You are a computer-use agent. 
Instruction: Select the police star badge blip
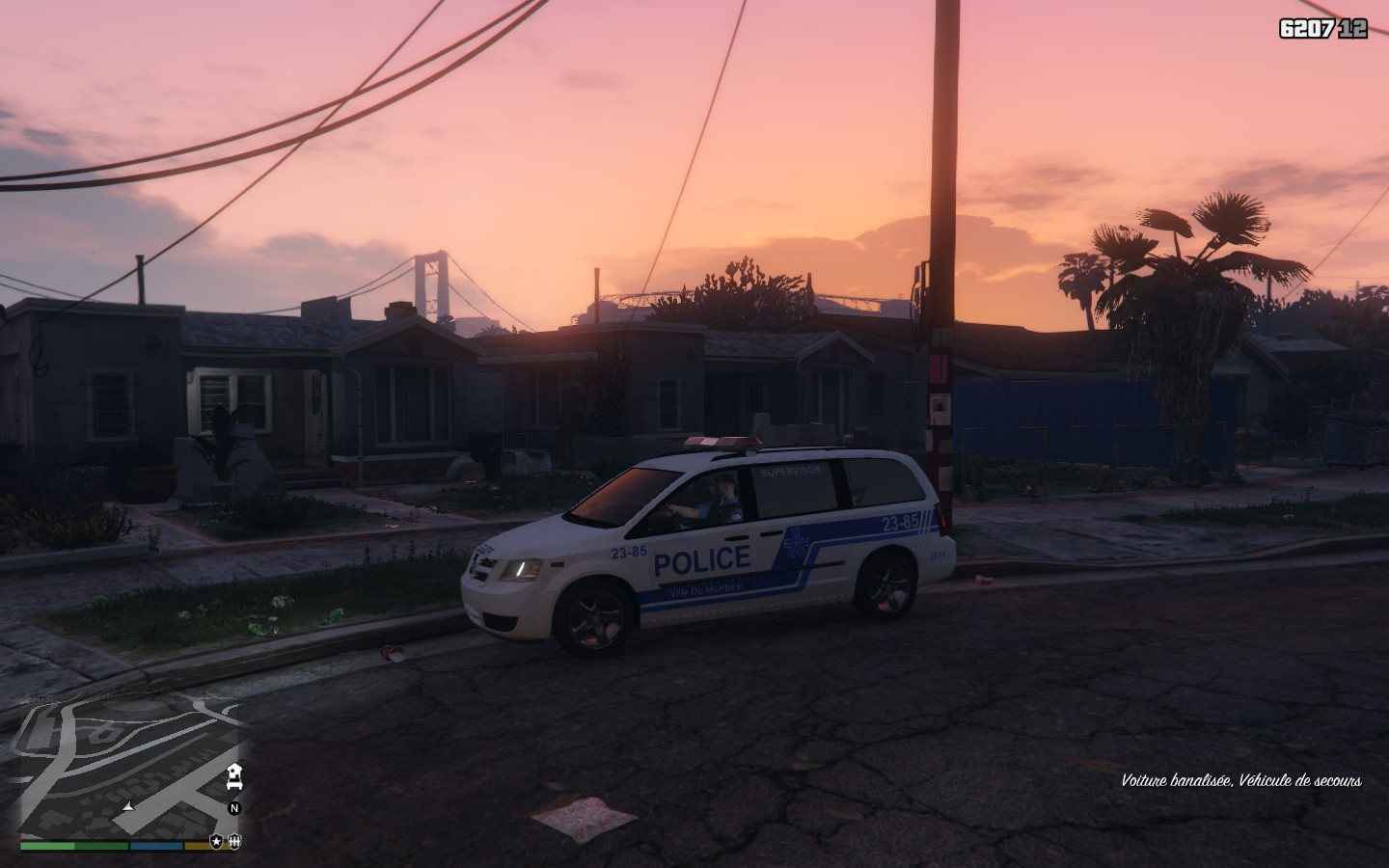pyautogui.click(x=217, y=841)
